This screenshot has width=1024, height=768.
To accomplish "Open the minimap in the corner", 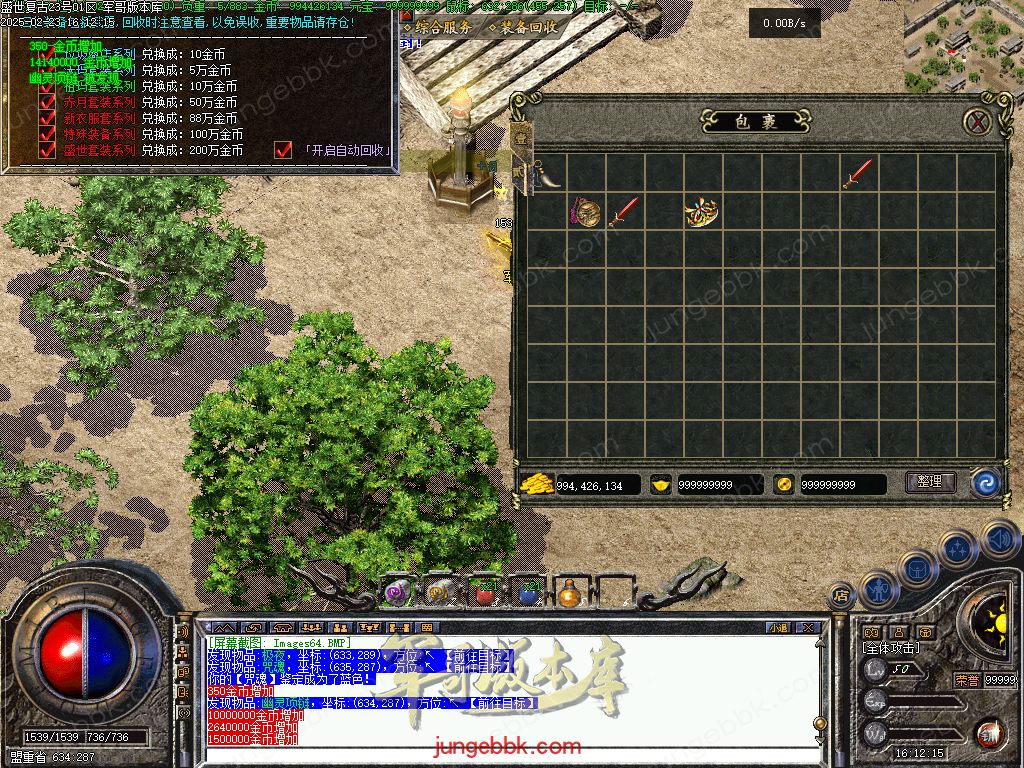I will (963, 45).
